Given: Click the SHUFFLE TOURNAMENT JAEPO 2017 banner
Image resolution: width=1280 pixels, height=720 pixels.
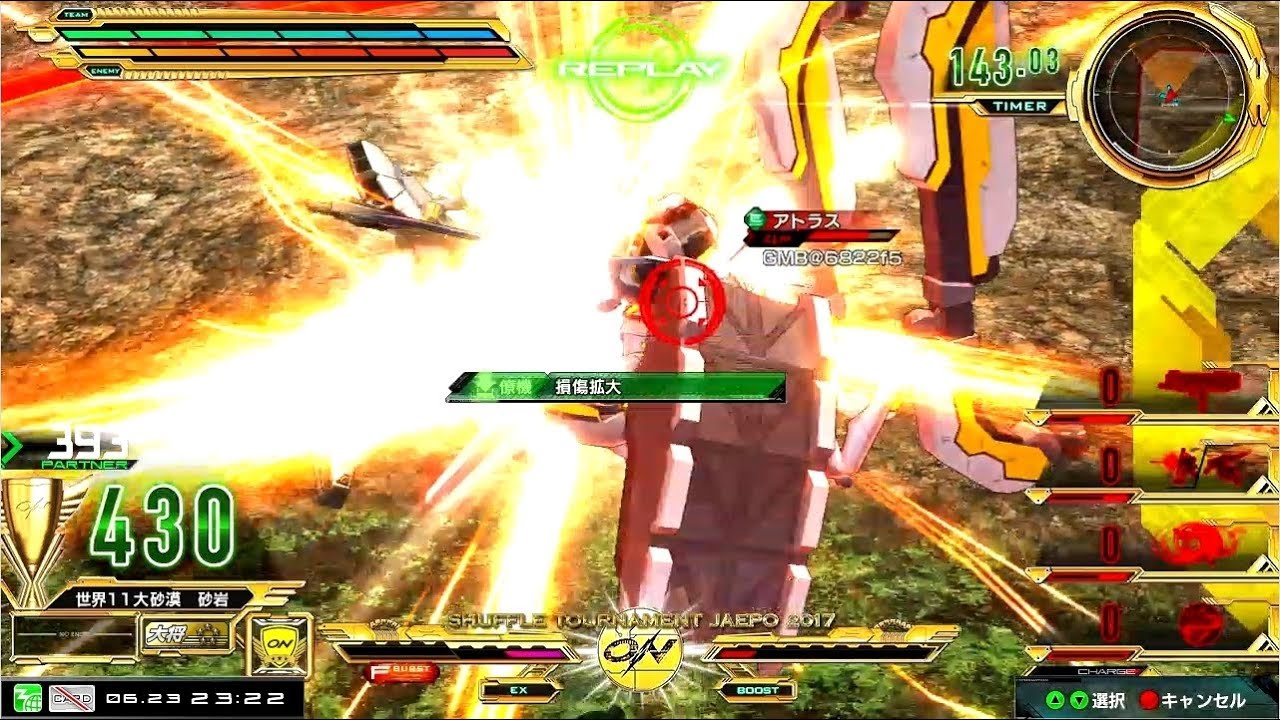Looking at the screenshot, I should (x=640, y=620).
